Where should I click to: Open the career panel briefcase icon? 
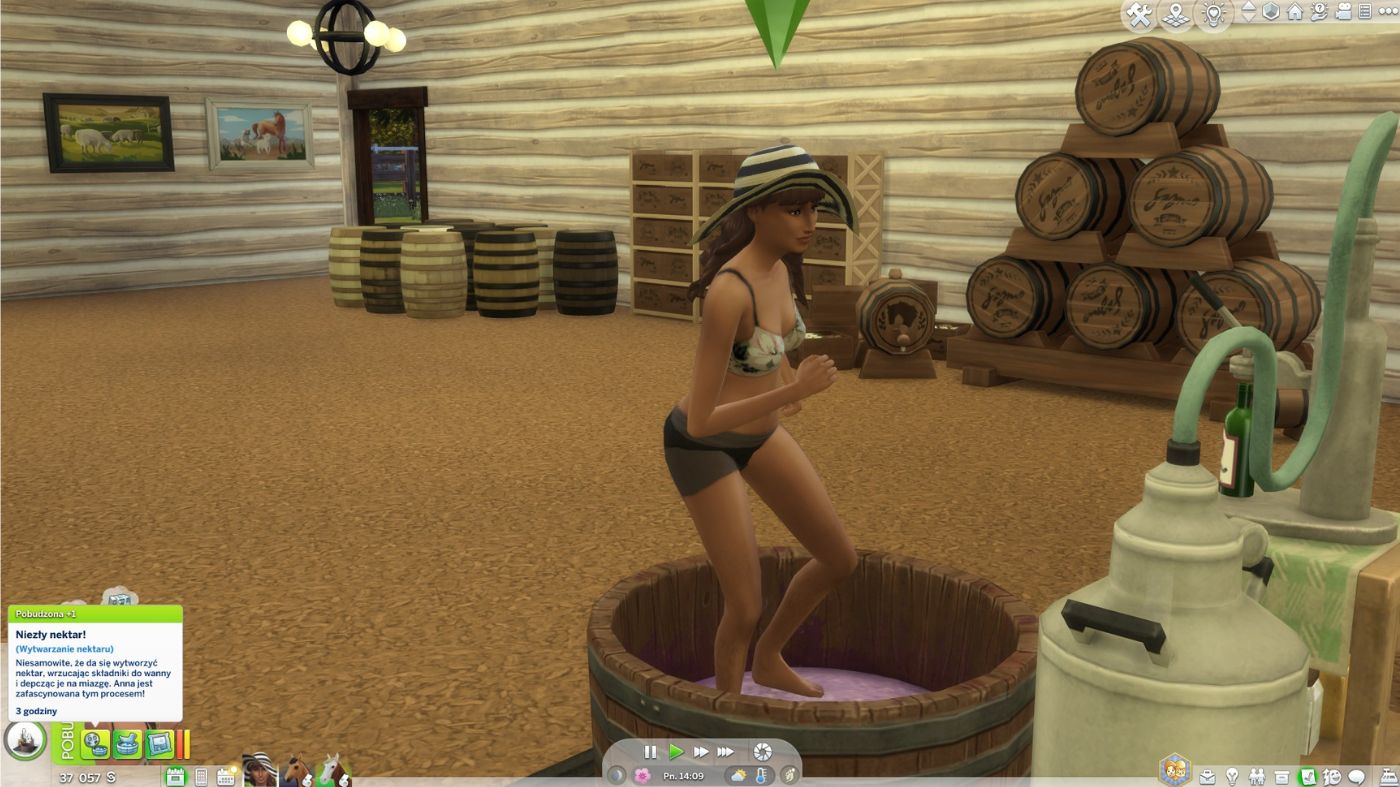(x=1208, y=776)
